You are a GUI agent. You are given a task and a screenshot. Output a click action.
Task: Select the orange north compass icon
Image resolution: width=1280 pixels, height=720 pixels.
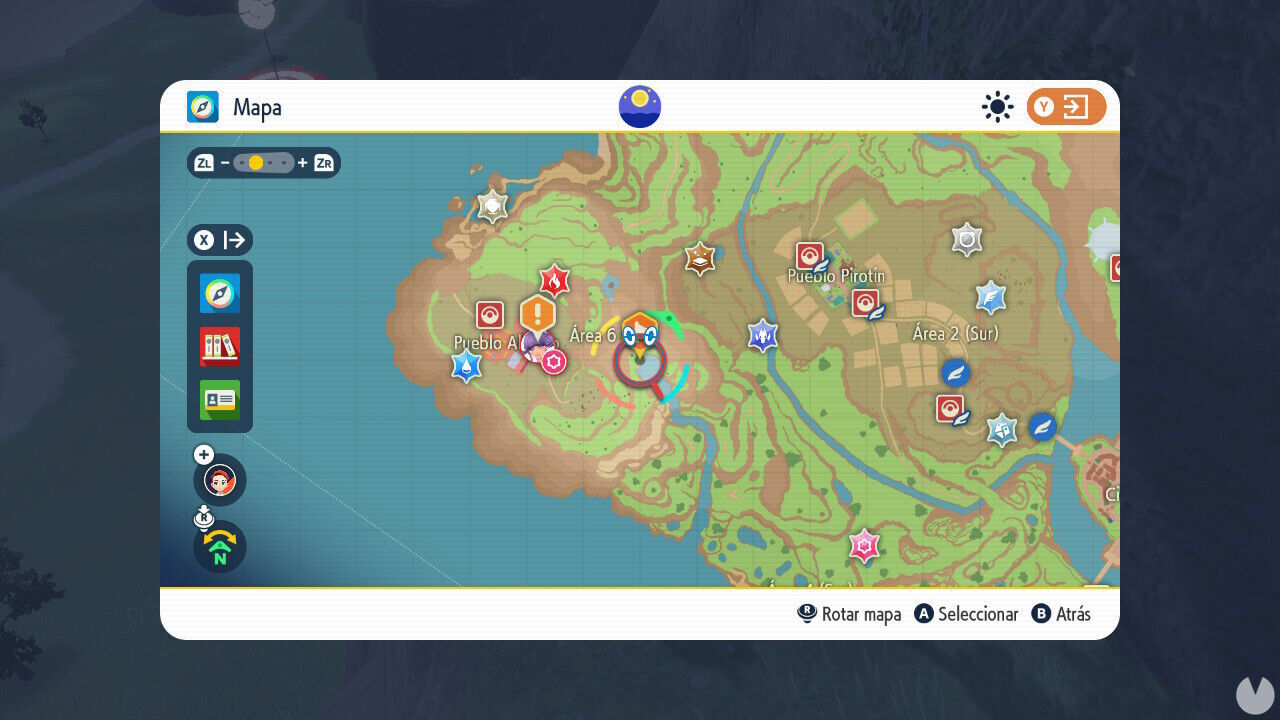coord(219,547)
